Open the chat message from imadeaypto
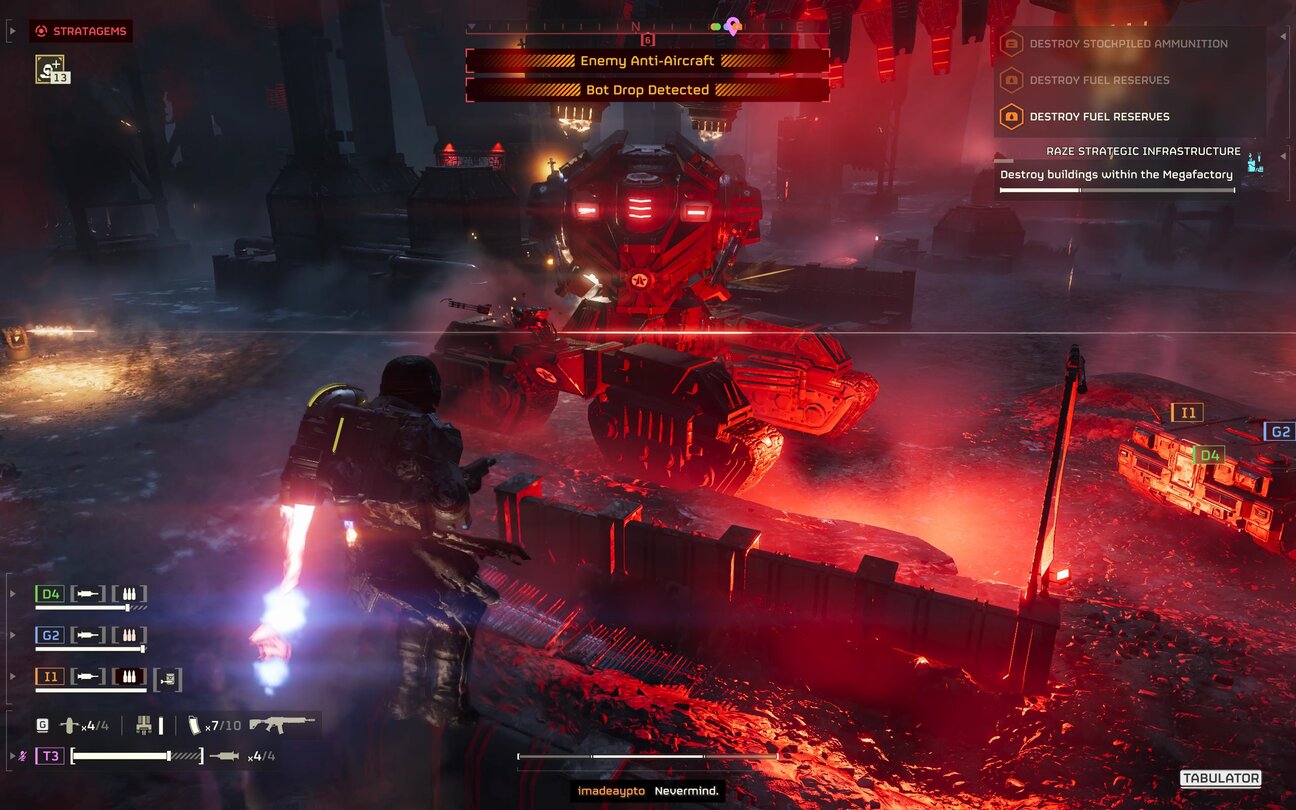The height and width of the screenshot is (810, 1296). [648, 791]
